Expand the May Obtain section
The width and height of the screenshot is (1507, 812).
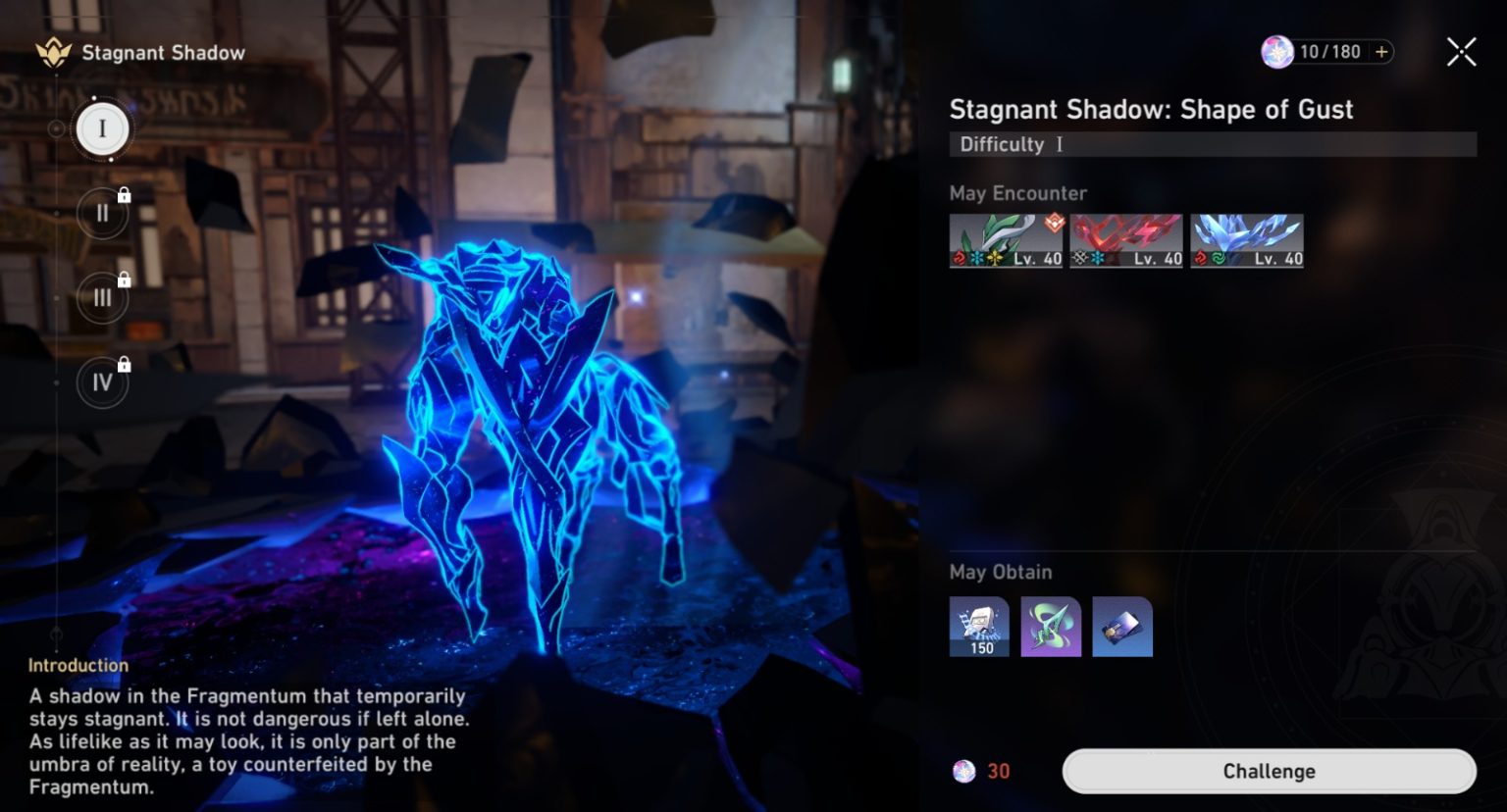click(x=1000, y=572)
